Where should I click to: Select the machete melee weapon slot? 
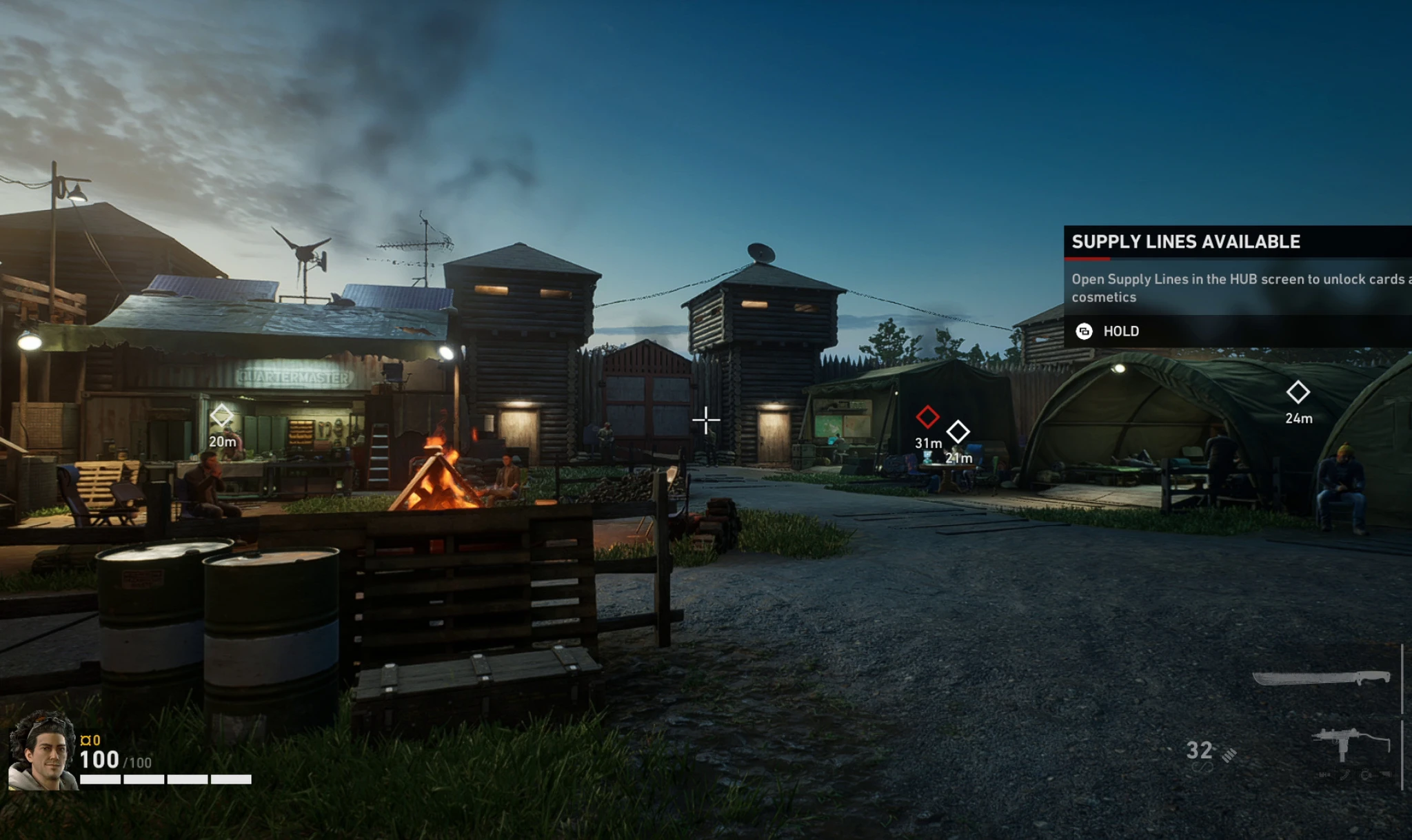1320,679
